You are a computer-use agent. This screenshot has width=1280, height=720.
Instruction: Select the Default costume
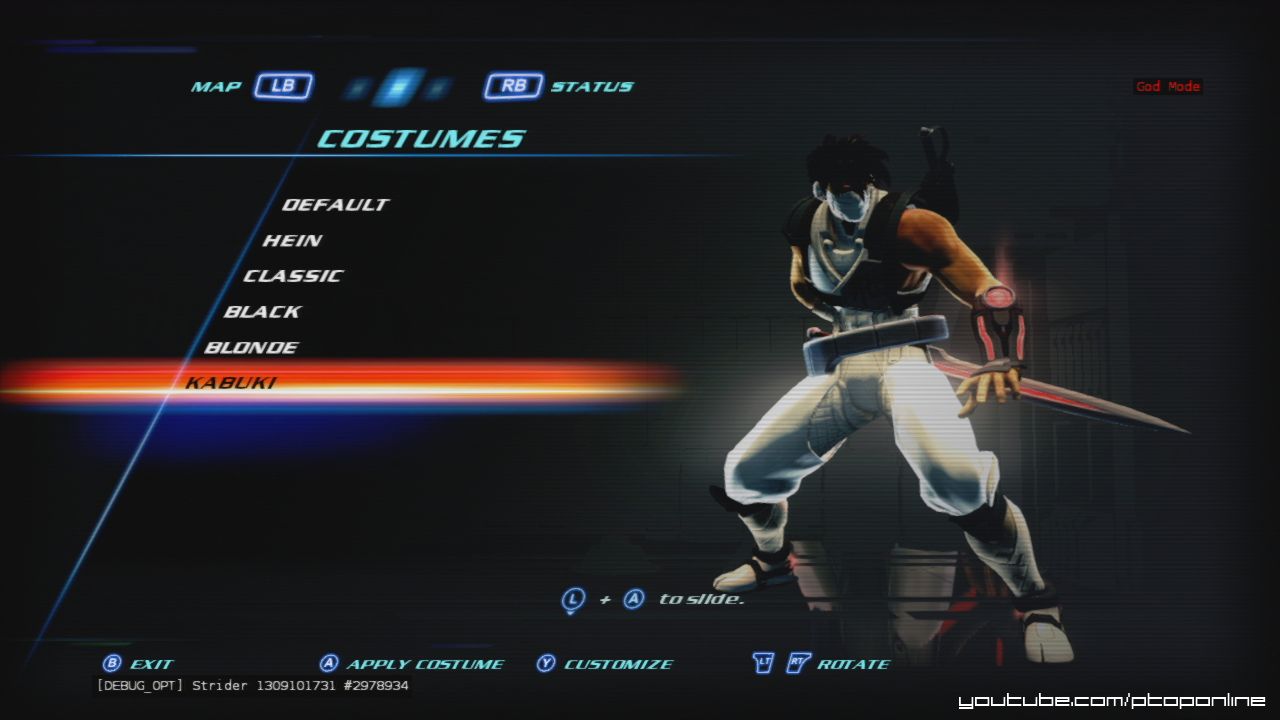pos(335,205)
